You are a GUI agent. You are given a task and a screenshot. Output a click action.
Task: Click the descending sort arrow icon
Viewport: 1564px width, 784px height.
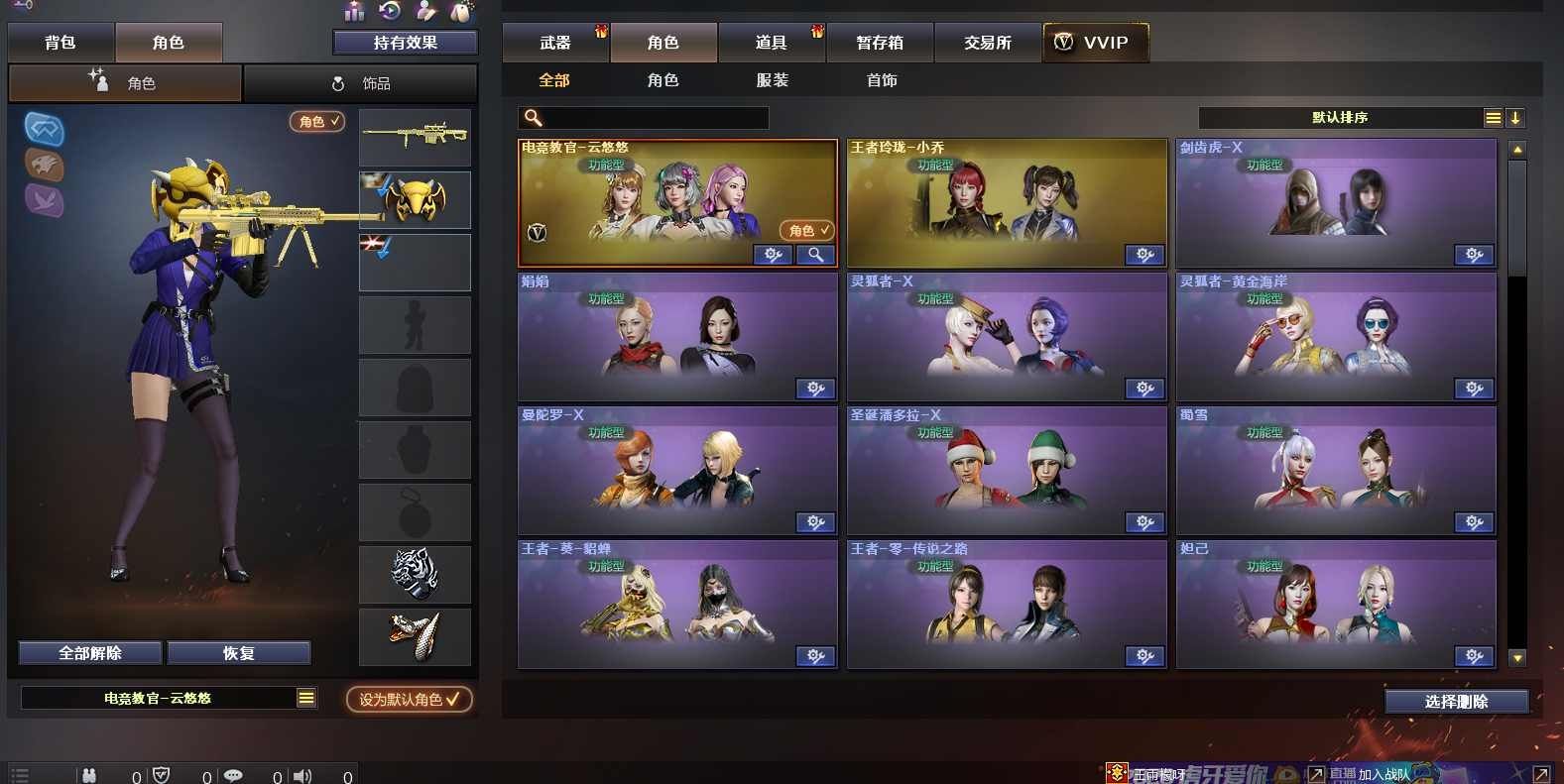point(1515,118)
